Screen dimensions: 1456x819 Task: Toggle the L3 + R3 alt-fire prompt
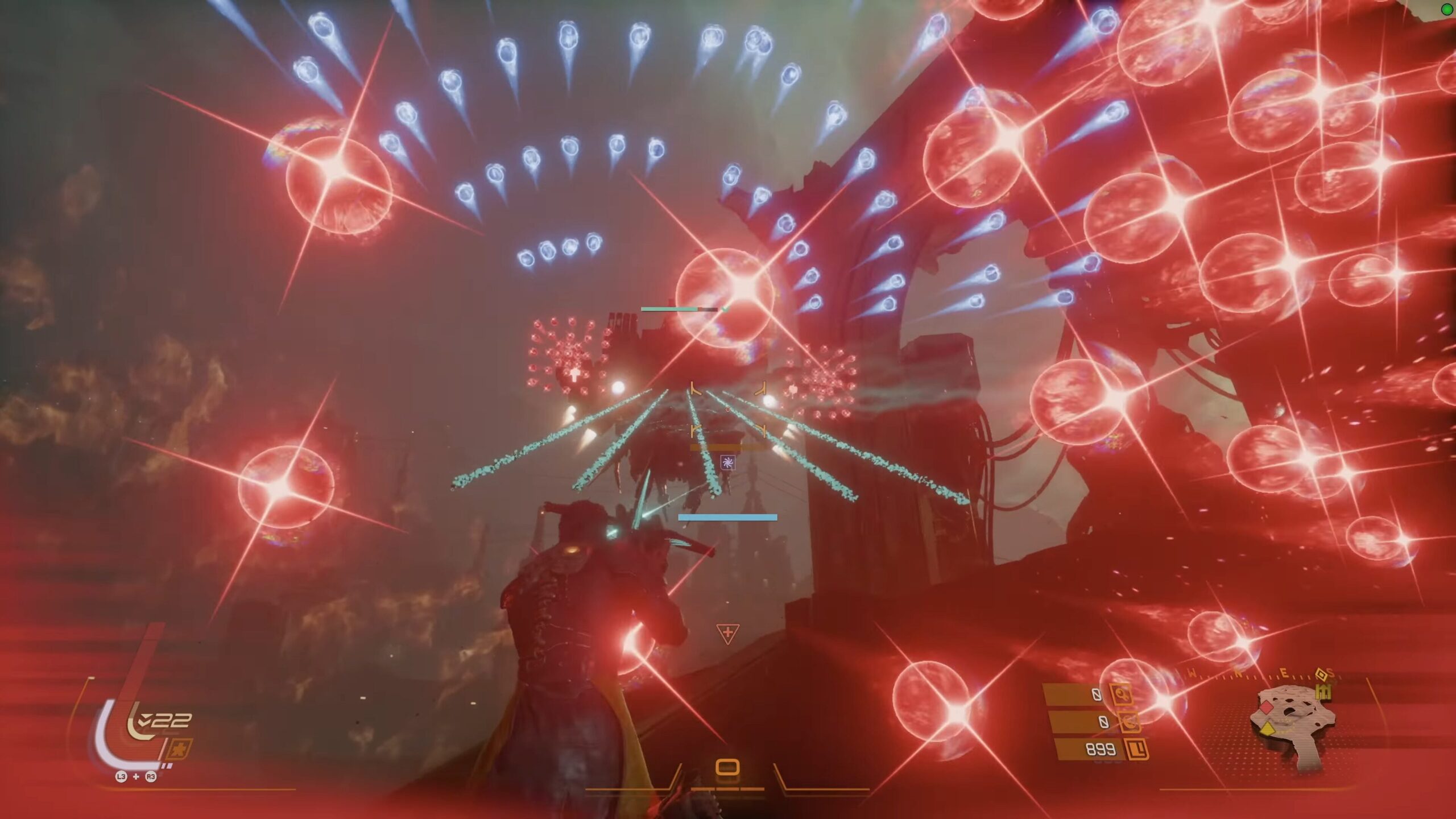click(x=136, y=778)
